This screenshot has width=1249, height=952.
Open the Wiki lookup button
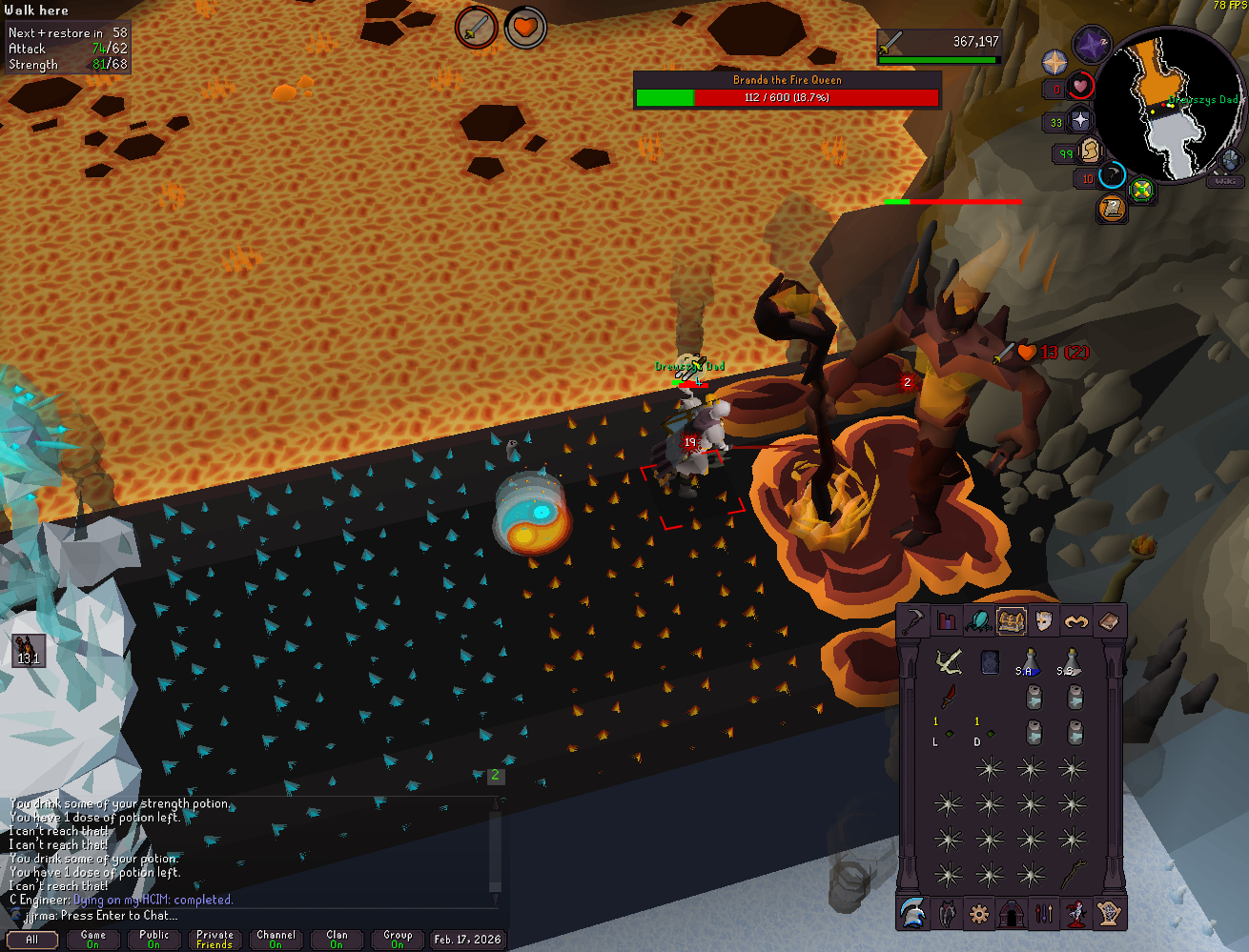tap(1225, 181)
